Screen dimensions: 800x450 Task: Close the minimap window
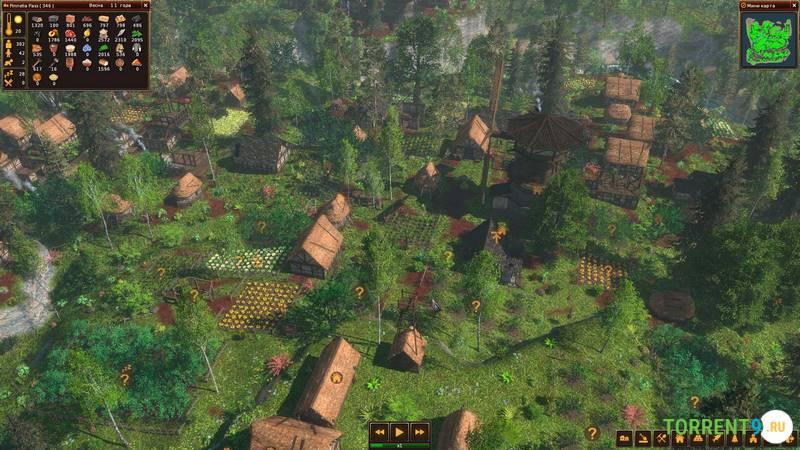793,6
